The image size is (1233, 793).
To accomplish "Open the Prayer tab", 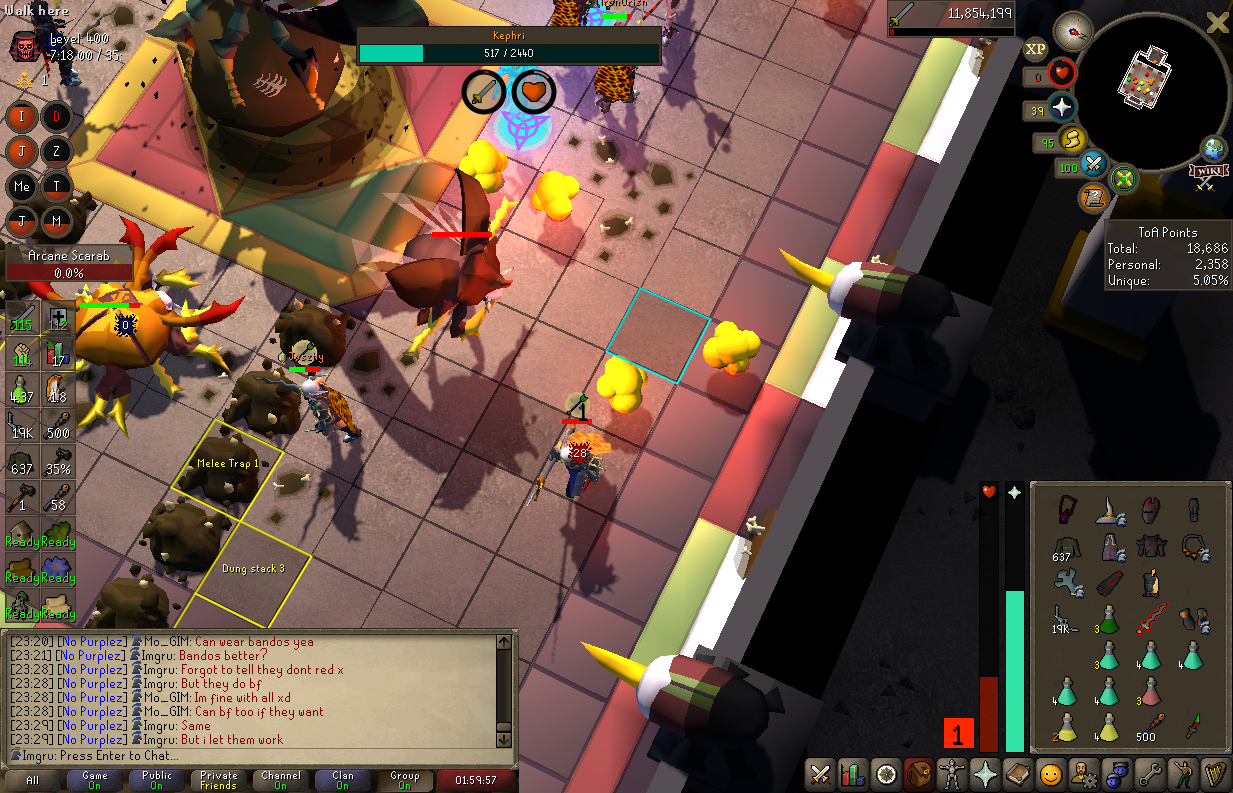I will tap(985, 773).
